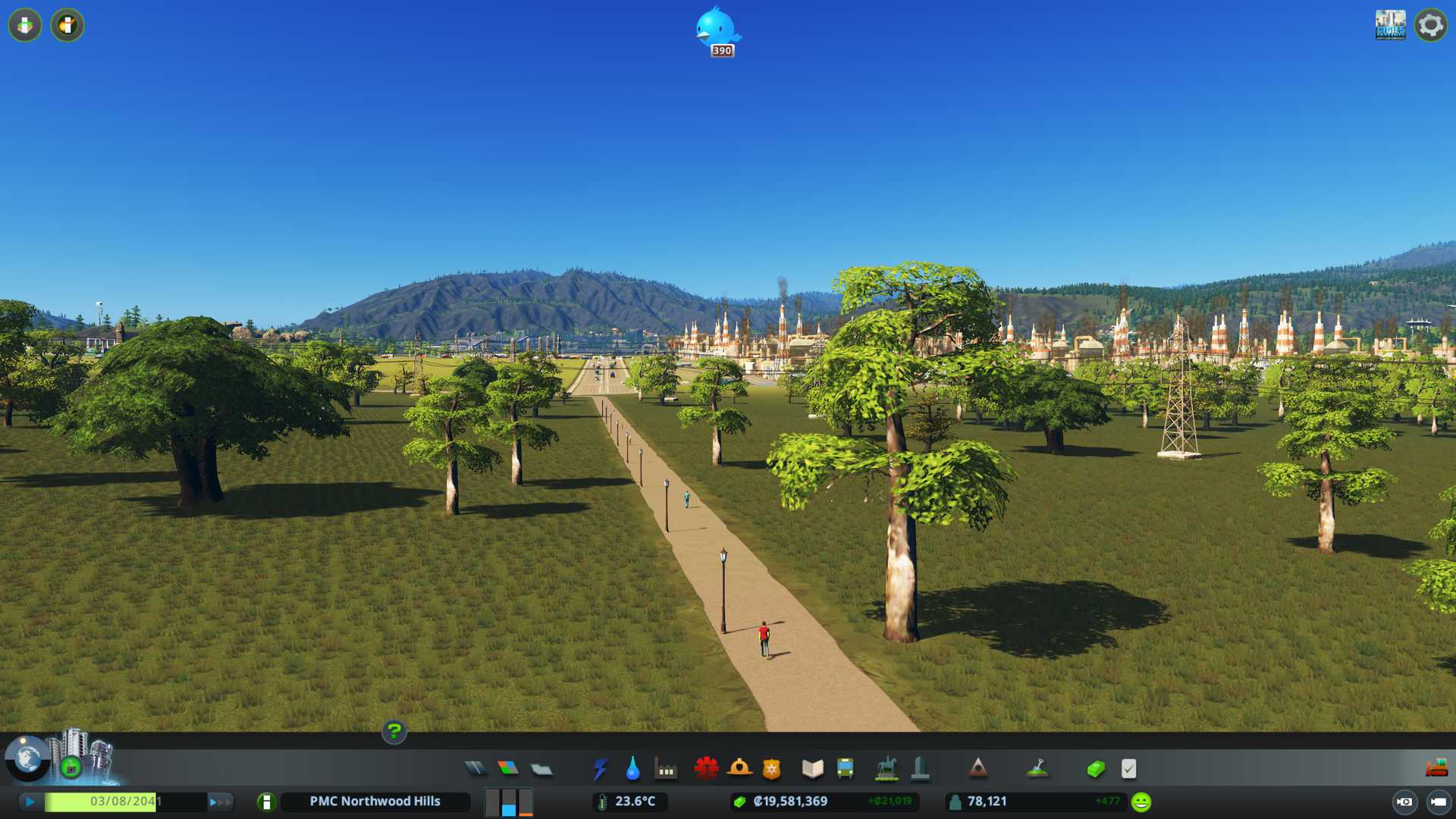Open the parks and plazas statue menu
Image resolution: width=1456 pixels, height=819 pixels.
coord(886,769)
